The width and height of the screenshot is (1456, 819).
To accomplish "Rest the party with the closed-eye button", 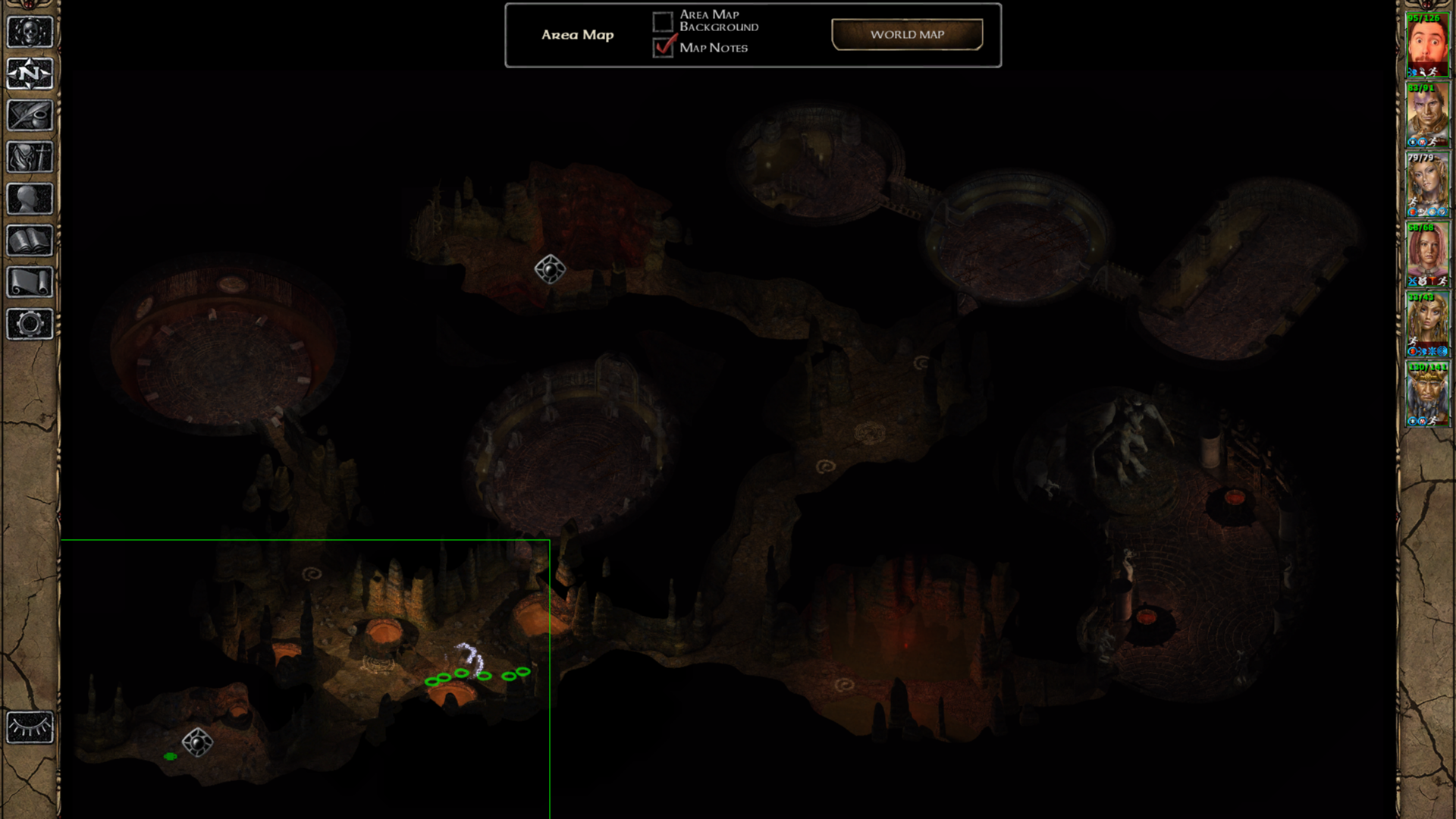I will point(30,728).
